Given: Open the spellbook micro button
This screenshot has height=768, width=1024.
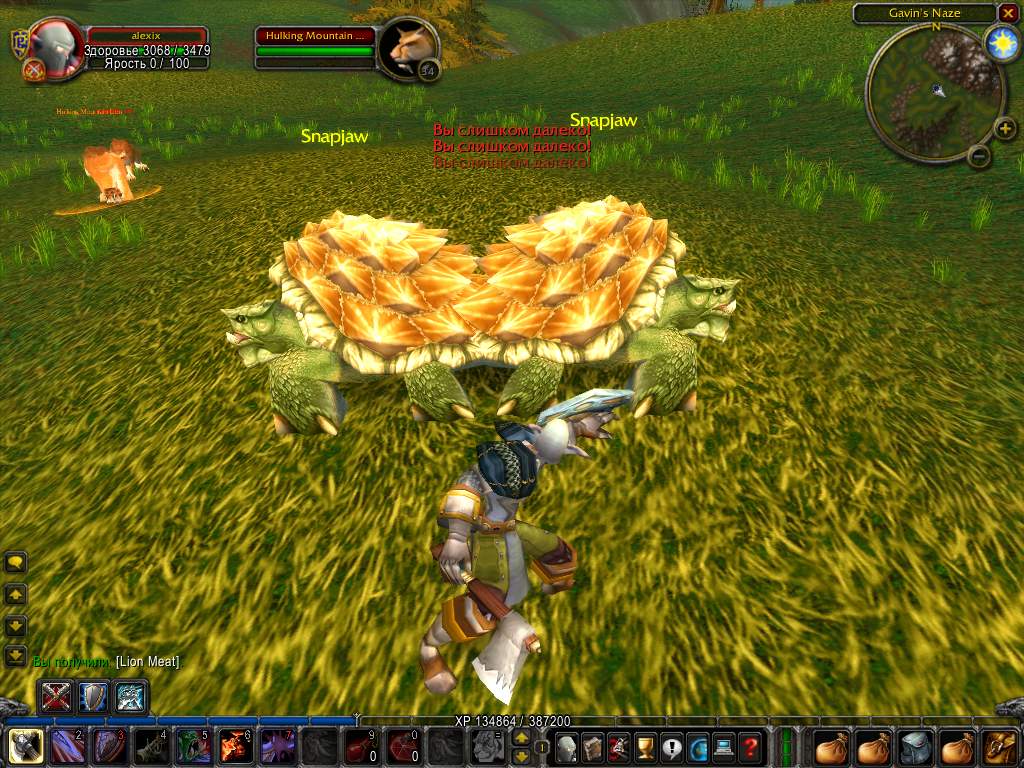Looking at the screenshot, I should (593, 746).
